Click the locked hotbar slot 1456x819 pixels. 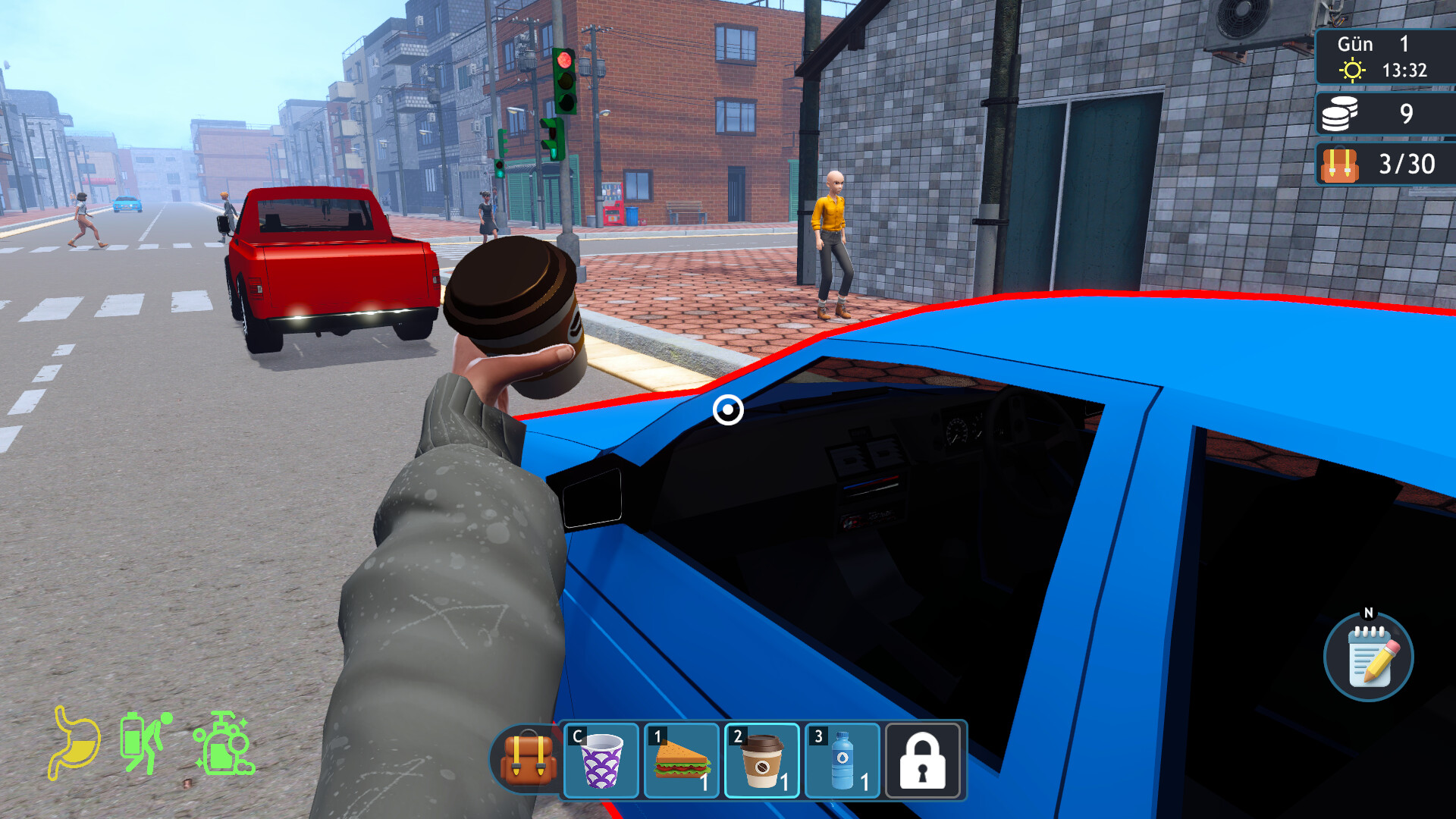click(x=923, y=761)
